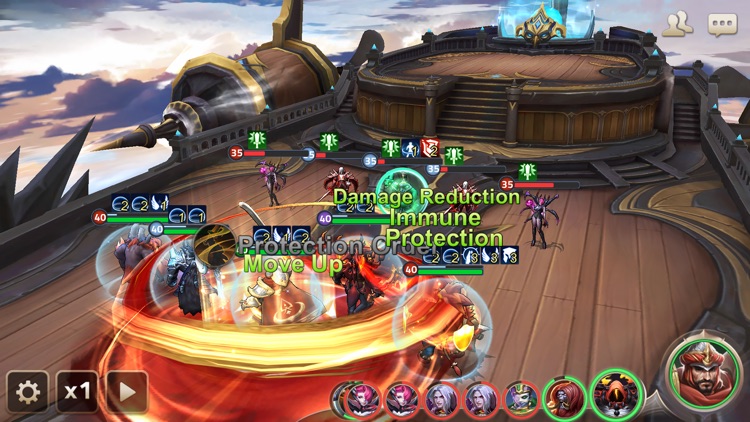Open the friends list icon
750x422 pixels.
click(678, 24)
